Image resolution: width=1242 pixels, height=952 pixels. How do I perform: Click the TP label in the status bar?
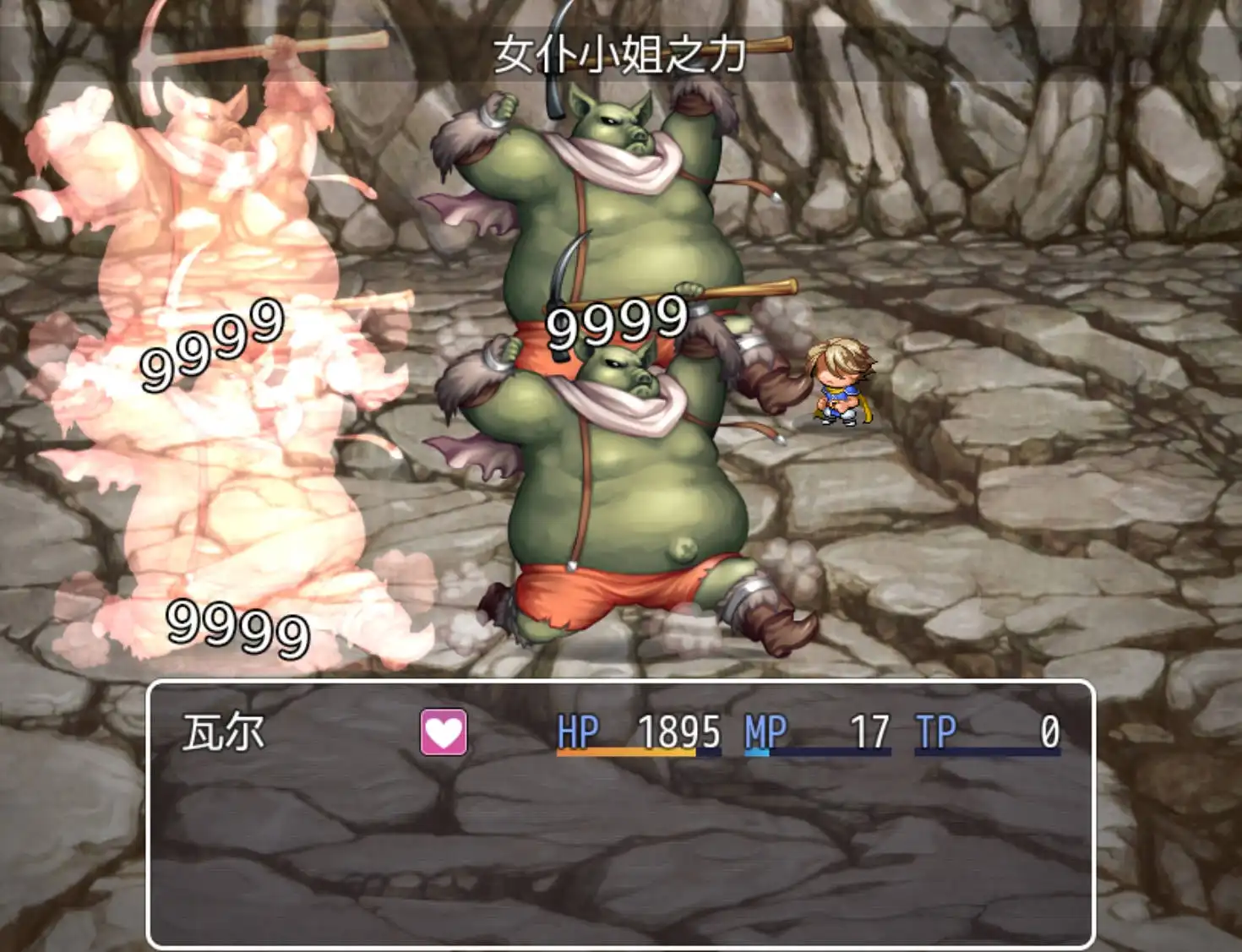(x=934, y=730)
